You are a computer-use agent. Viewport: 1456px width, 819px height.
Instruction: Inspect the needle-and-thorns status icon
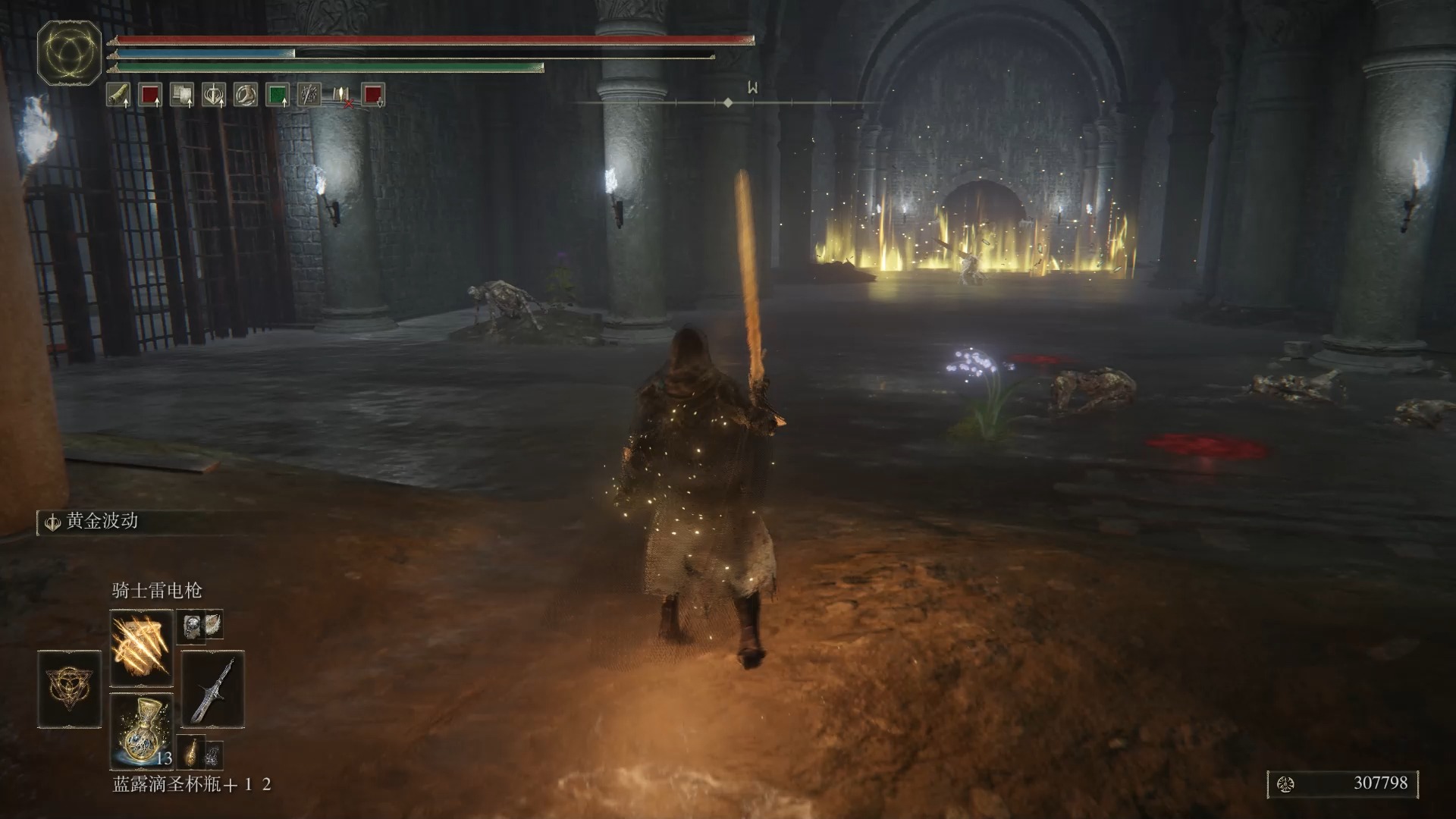309,95
